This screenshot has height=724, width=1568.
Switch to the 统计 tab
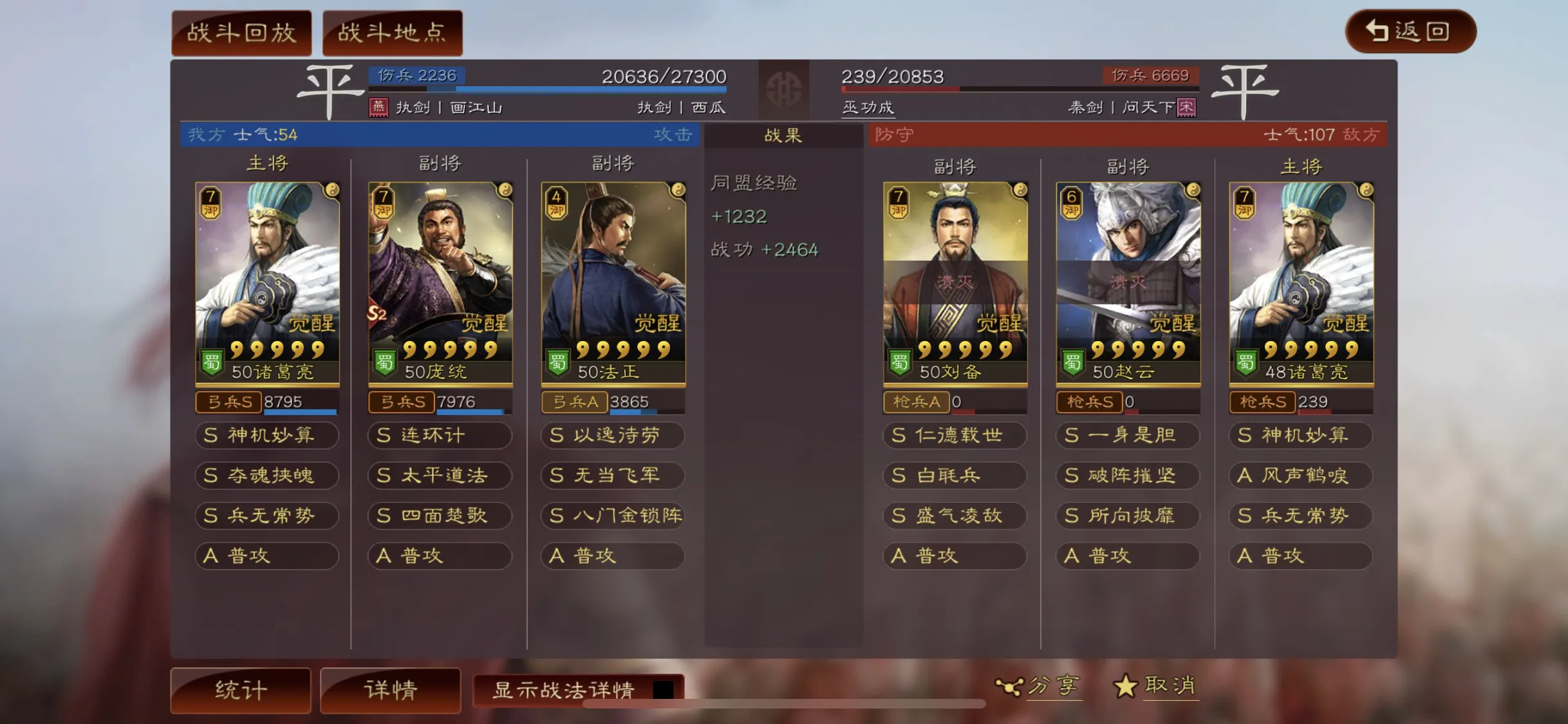tap(241, 689)
